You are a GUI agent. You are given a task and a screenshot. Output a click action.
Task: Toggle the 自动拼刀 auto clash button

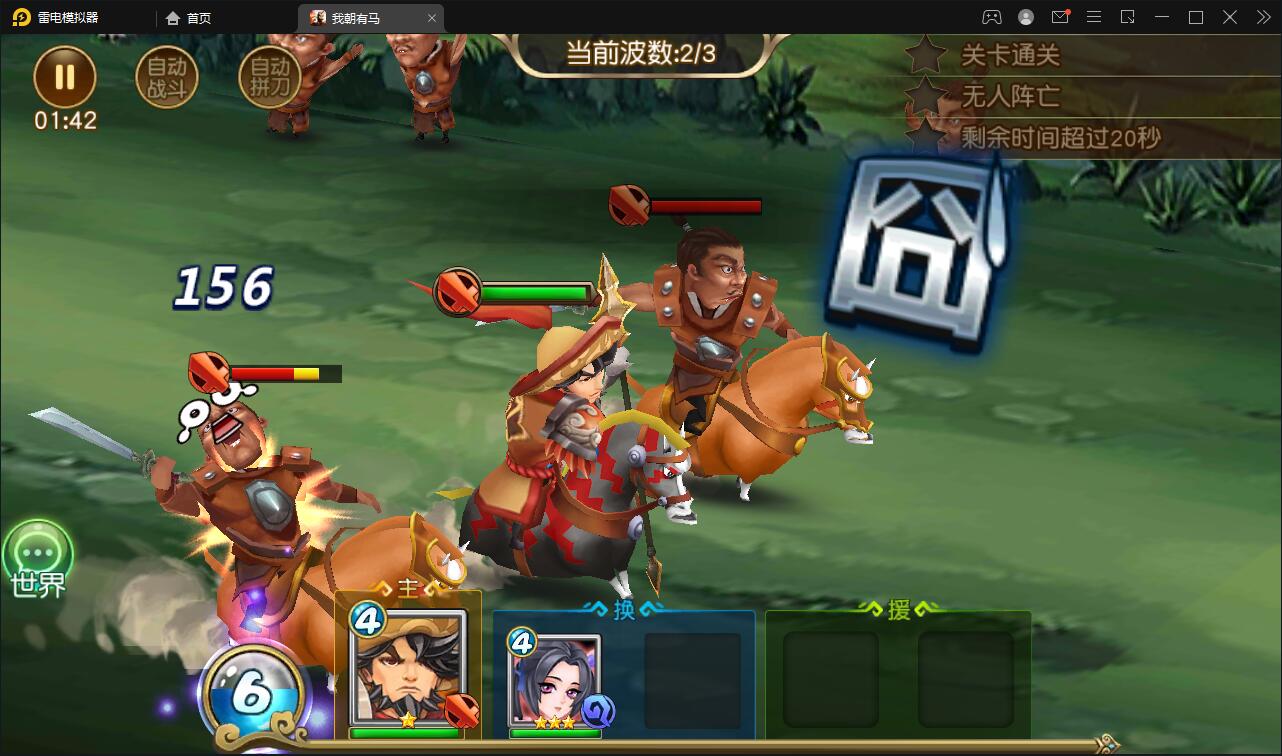[269, 78]
